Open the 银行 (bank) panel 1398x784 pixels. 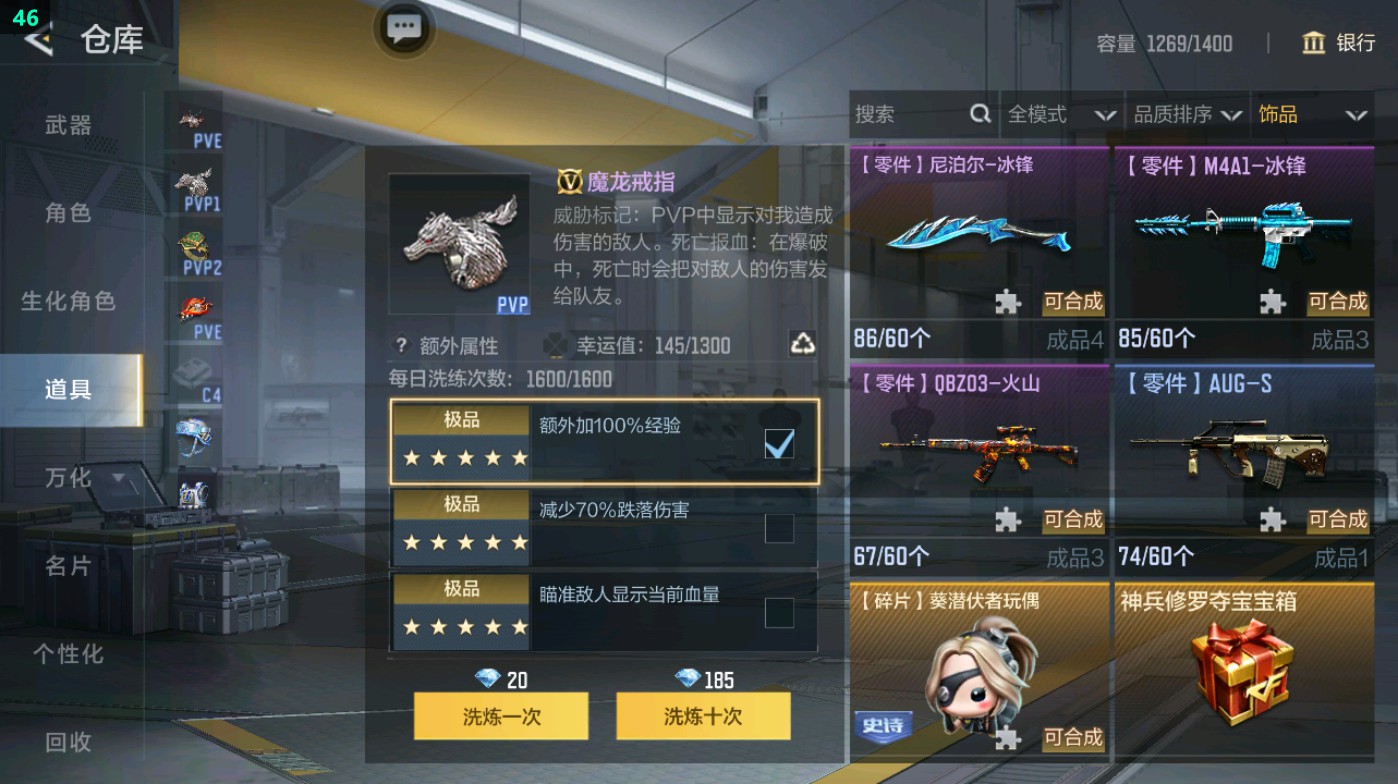click(x=1341, y=44)
